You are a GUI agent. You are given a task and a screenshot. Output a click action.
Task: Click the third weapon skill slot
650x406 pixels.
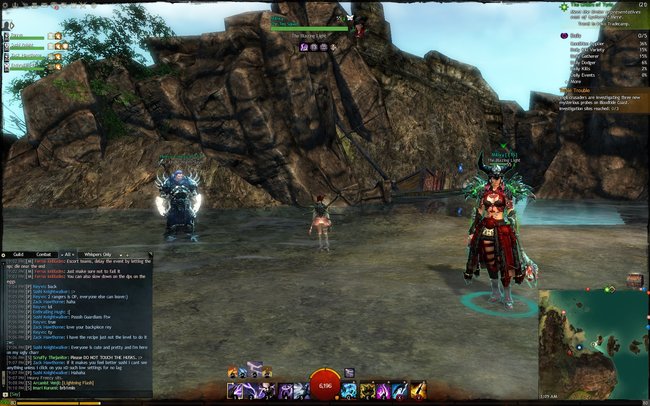(x=267, y=390)
